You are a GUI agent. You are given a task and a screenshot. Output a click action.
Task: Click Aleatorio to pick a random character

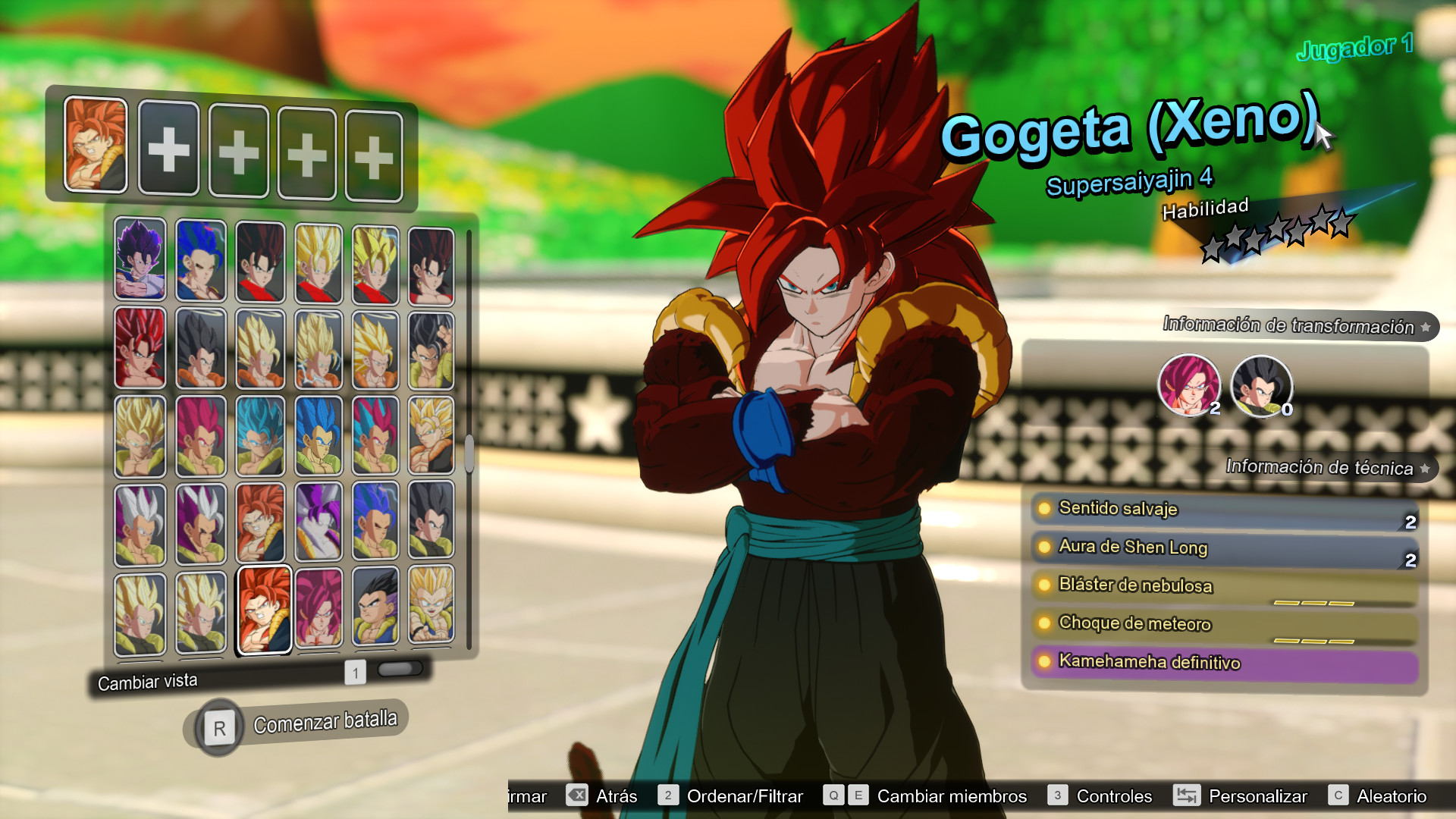point(1390,796)
